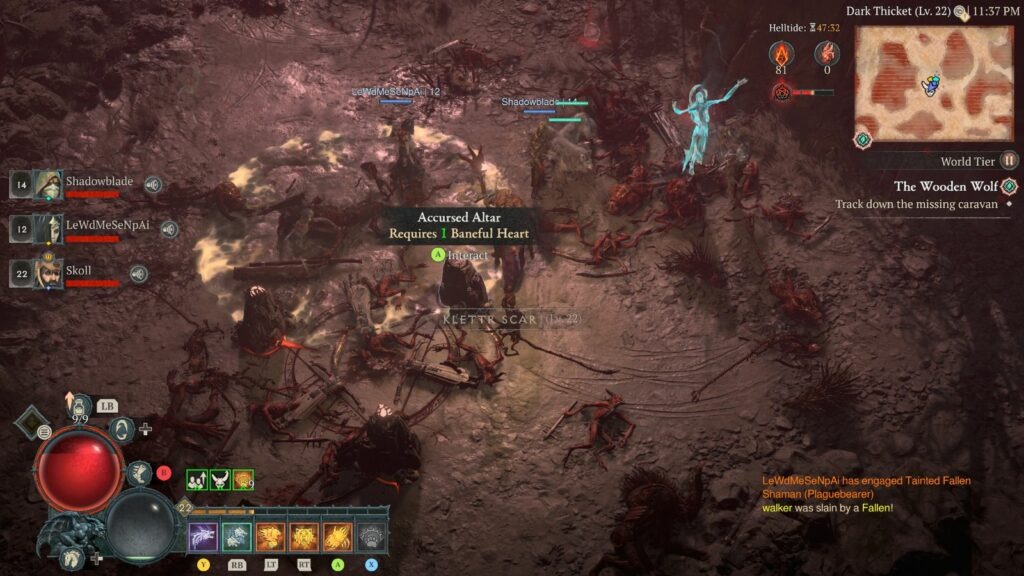Open the chat combat log messages
This screenshot has width=1024, height=576.
(864, 494)
